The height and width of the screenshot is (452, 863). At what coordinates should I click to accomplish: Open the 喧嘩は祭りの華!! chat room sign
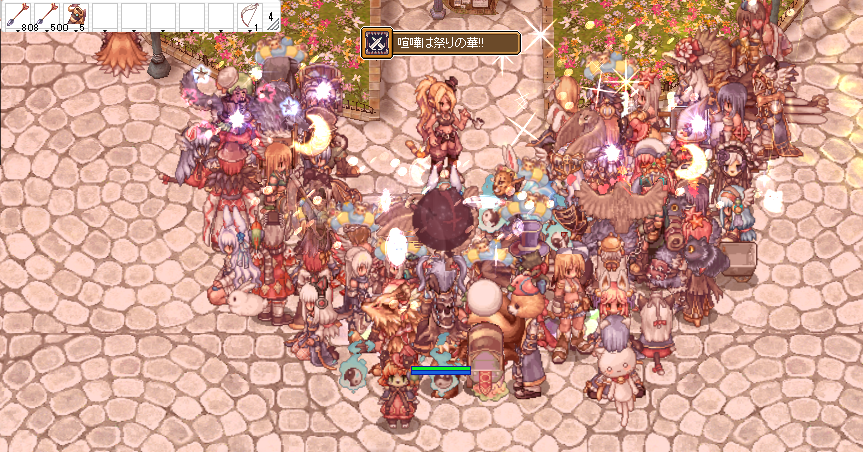(440, 42)
